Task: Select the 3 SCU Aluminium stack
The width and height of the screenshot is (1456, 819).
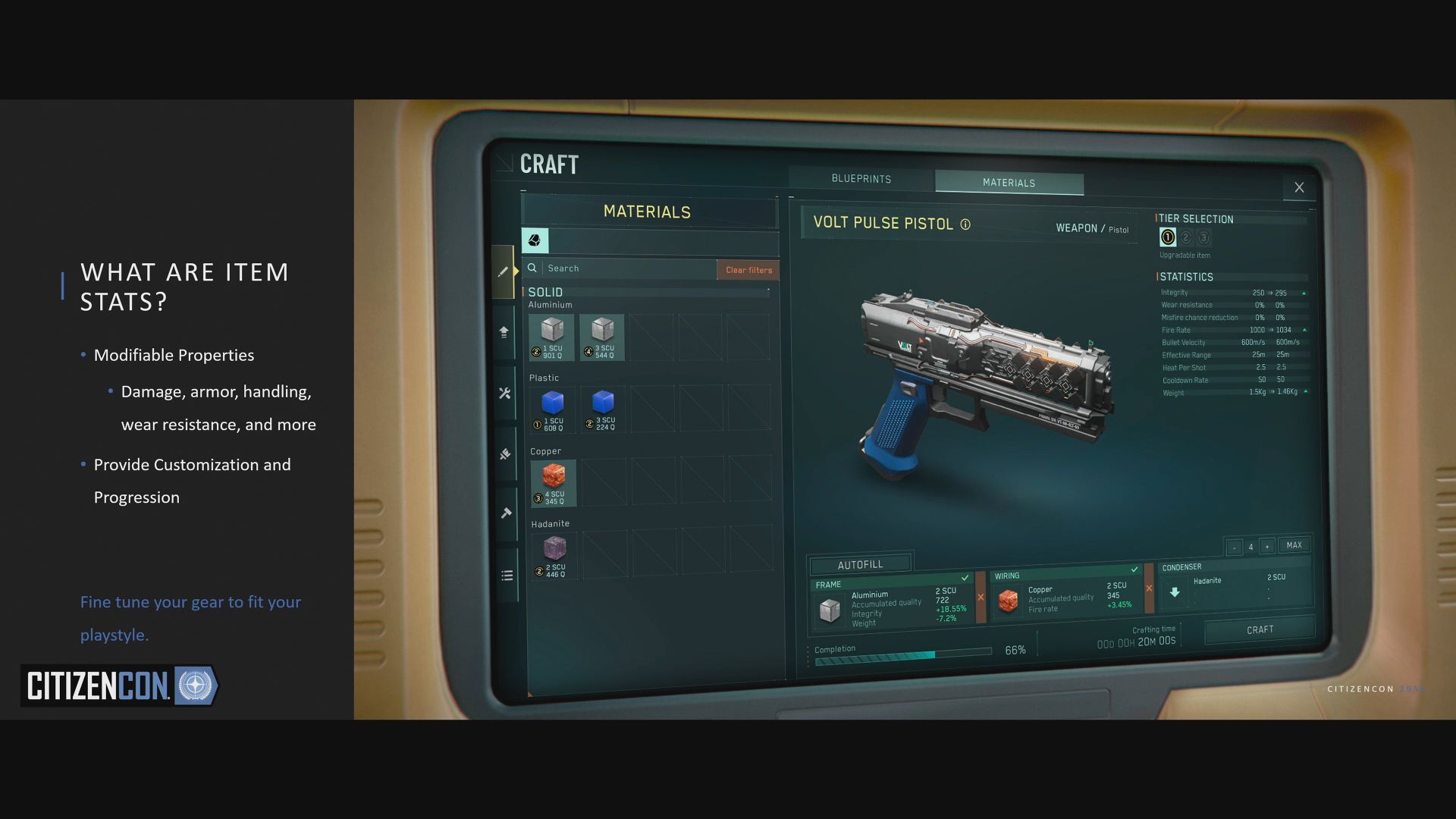Action: click(602, 337)
